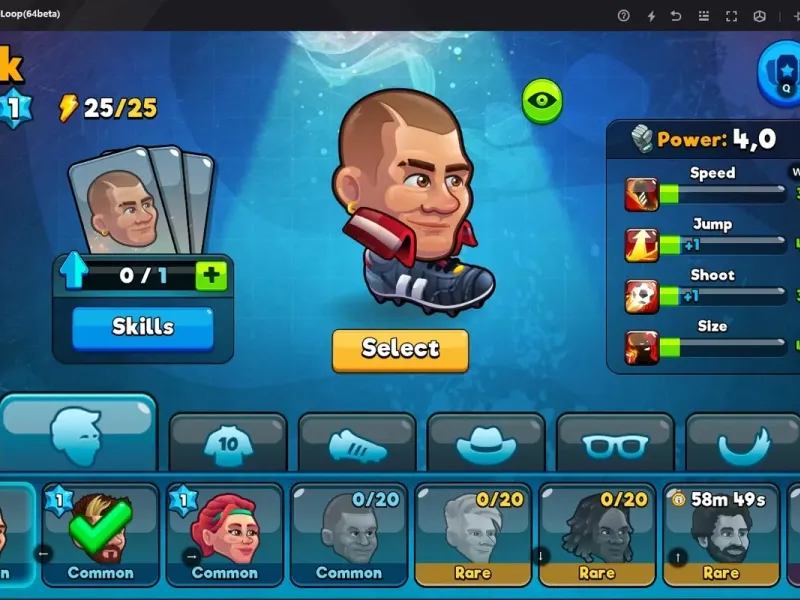
Task: Toggle the green eye visibility button
Action: 542,101
